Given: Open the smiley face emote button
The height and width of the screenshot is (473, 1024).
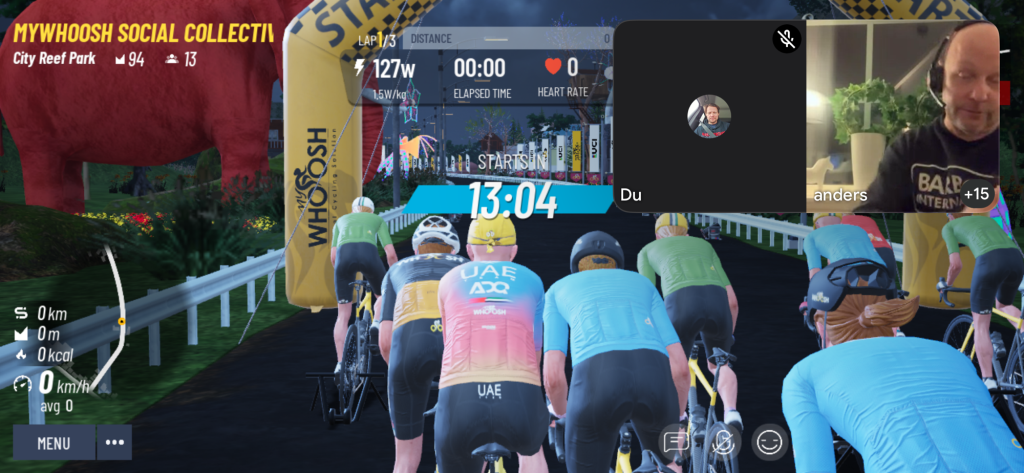Looking at the screenshot, I should click(769, 441).
